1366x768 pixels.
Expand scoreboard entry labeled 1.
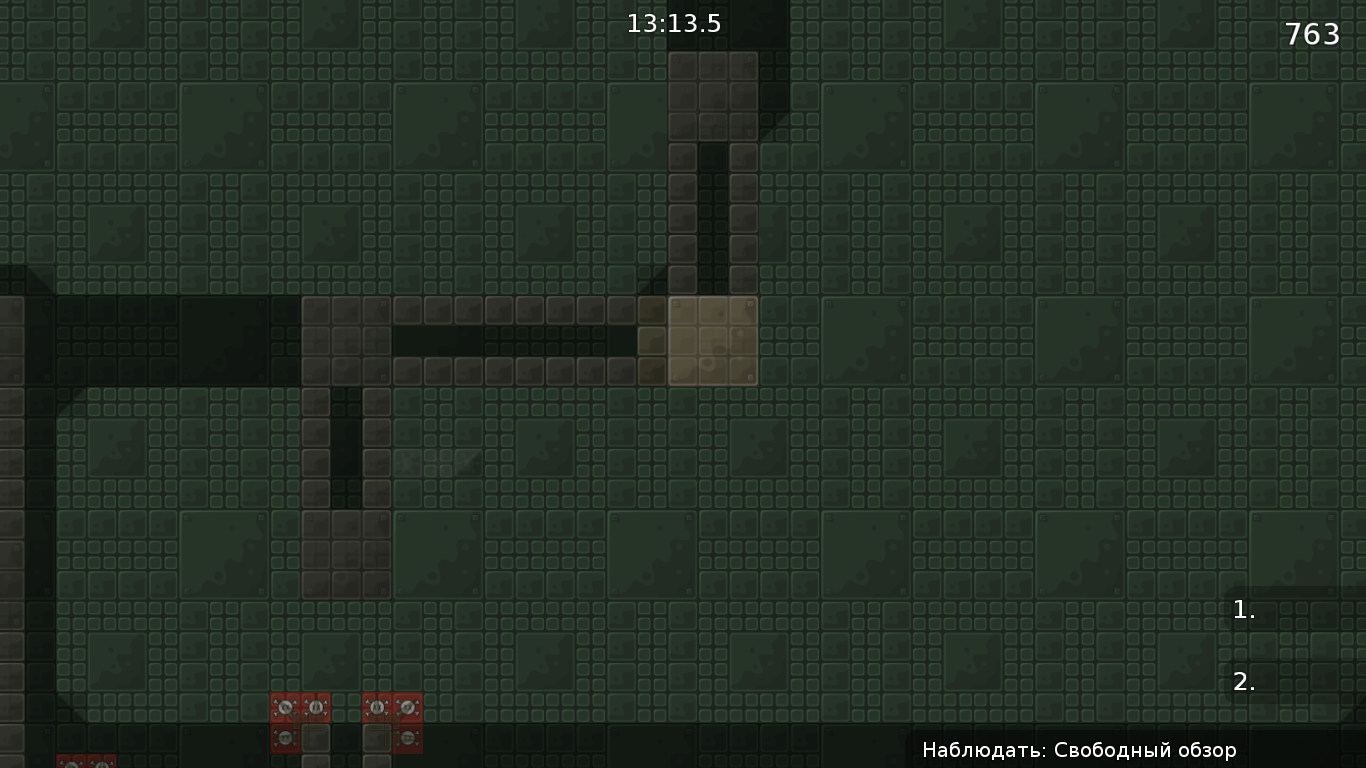pyautogui.click(x=1243, y=609)
